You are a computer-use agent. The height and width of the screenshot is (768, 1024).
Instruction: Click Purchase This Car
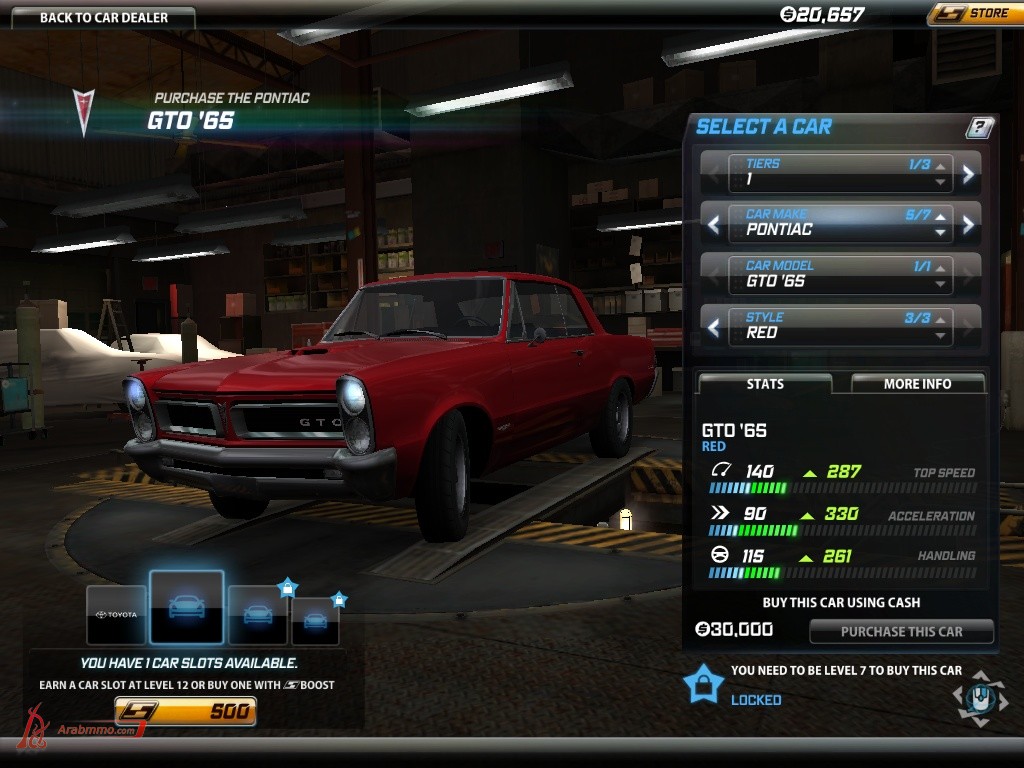click(901, 632)
